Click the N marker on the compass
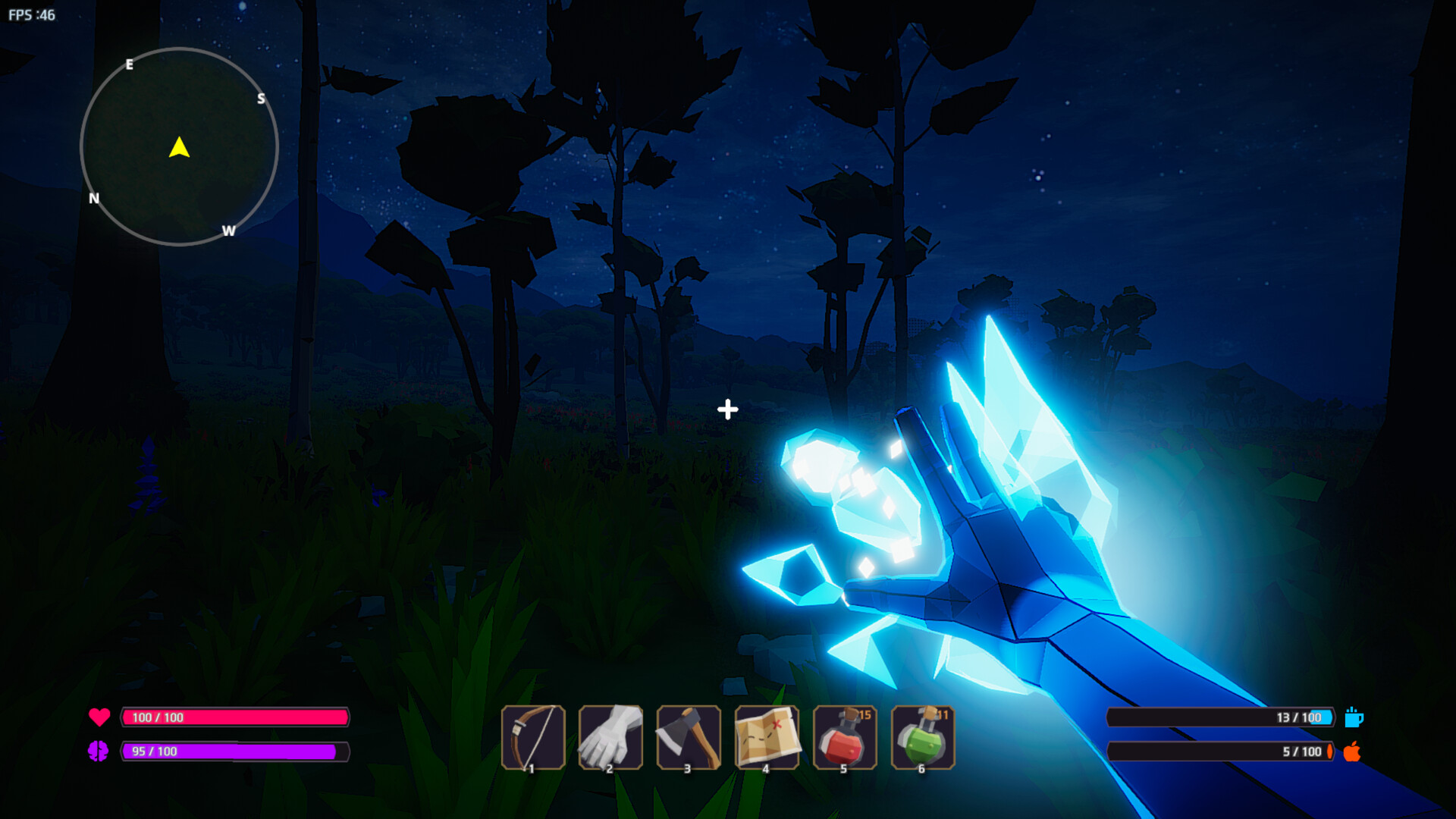This screenshot has height=819, width=1456. (x=93, y=199)
